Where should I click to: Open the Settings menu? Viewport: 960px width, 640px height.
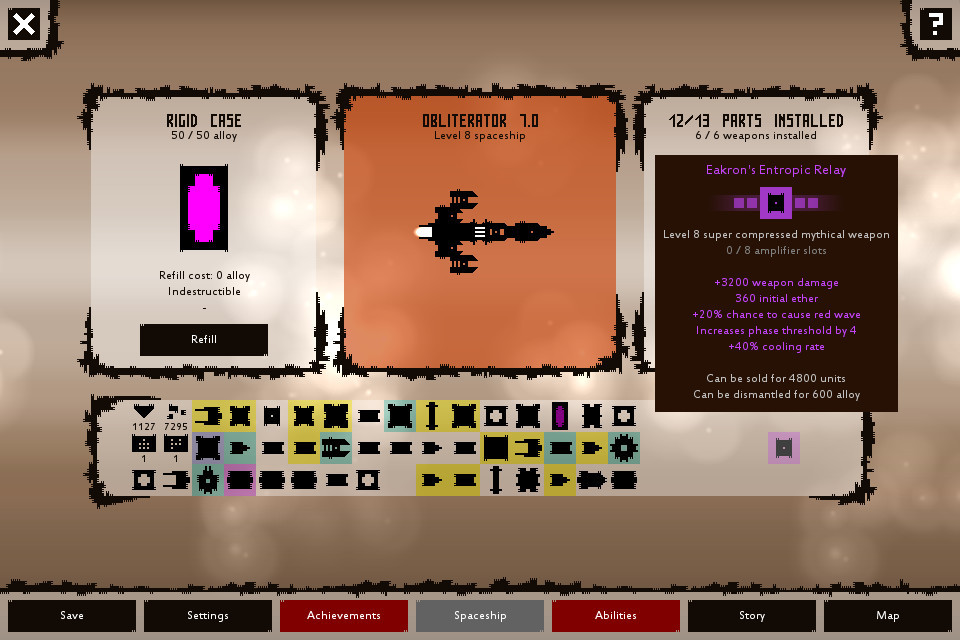point(208,615)
